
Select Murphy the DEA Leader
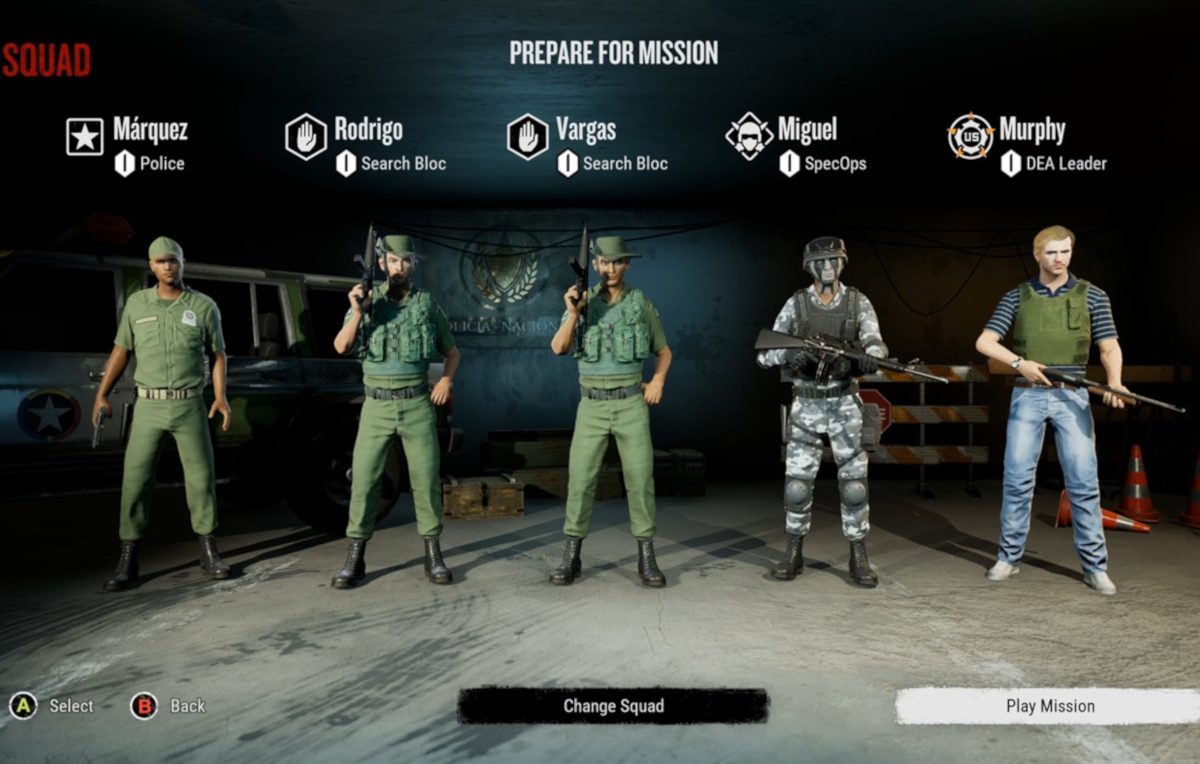click(x=1031, y=131)
